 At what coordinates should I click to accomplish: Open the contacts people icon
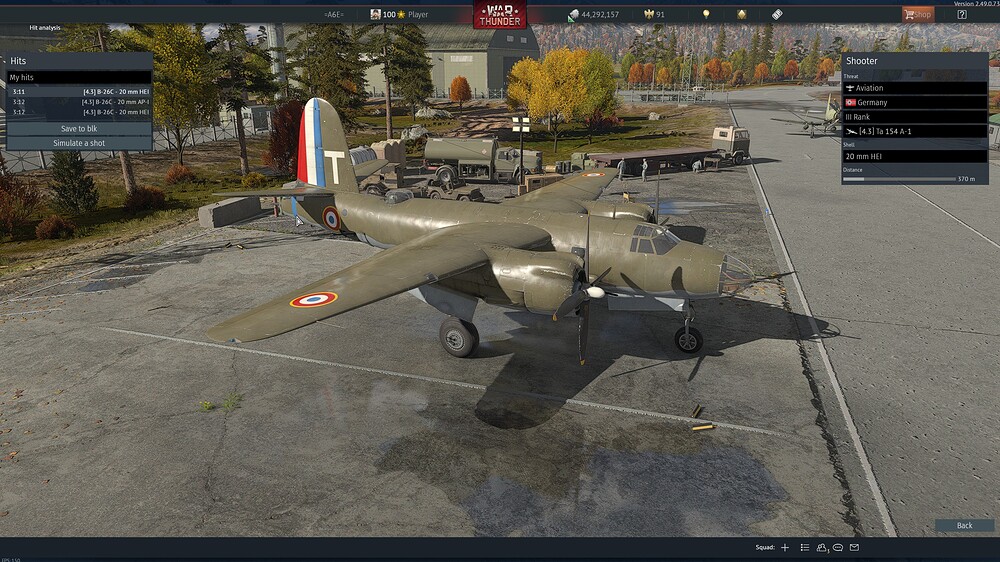pos(822,548)
